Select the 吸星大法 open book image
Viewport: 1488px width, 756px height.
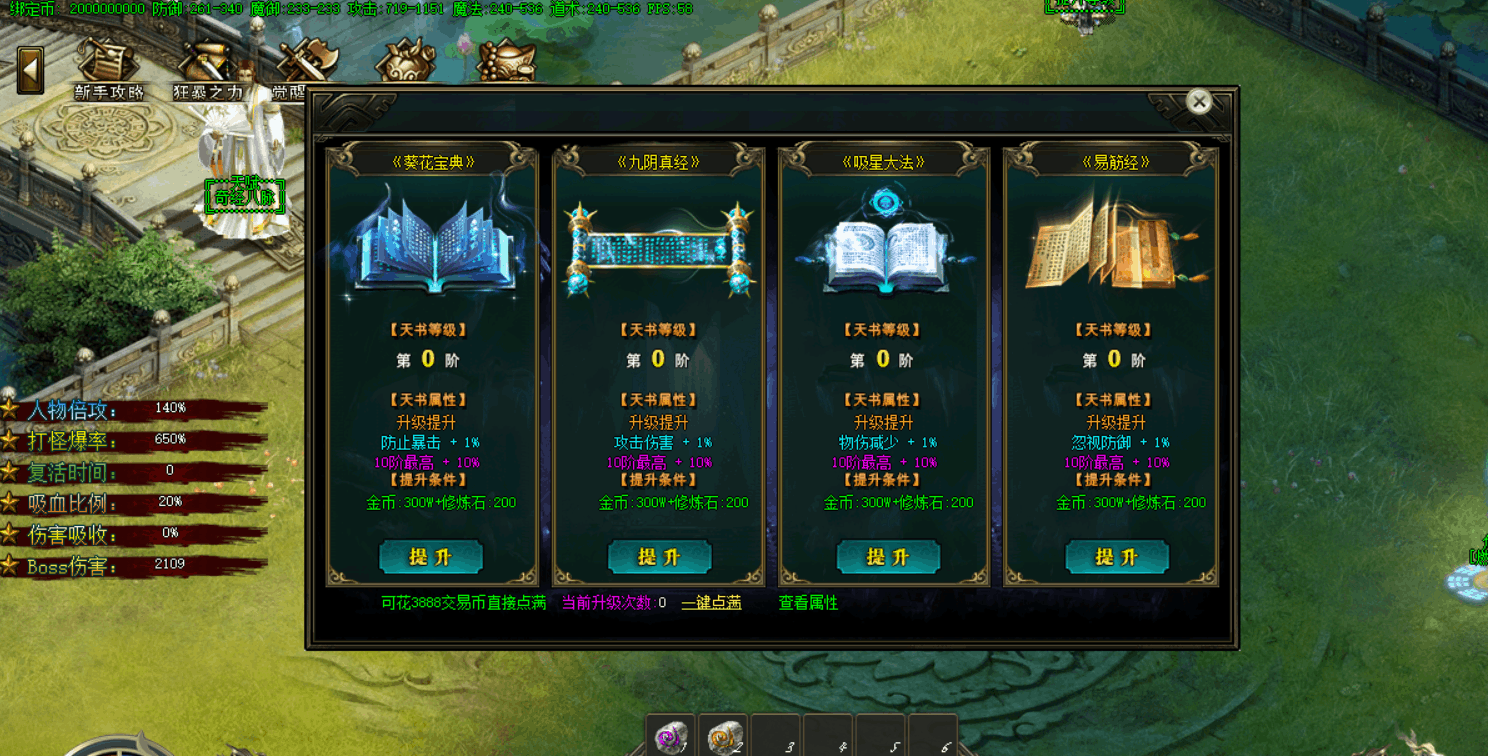[885, 246]
